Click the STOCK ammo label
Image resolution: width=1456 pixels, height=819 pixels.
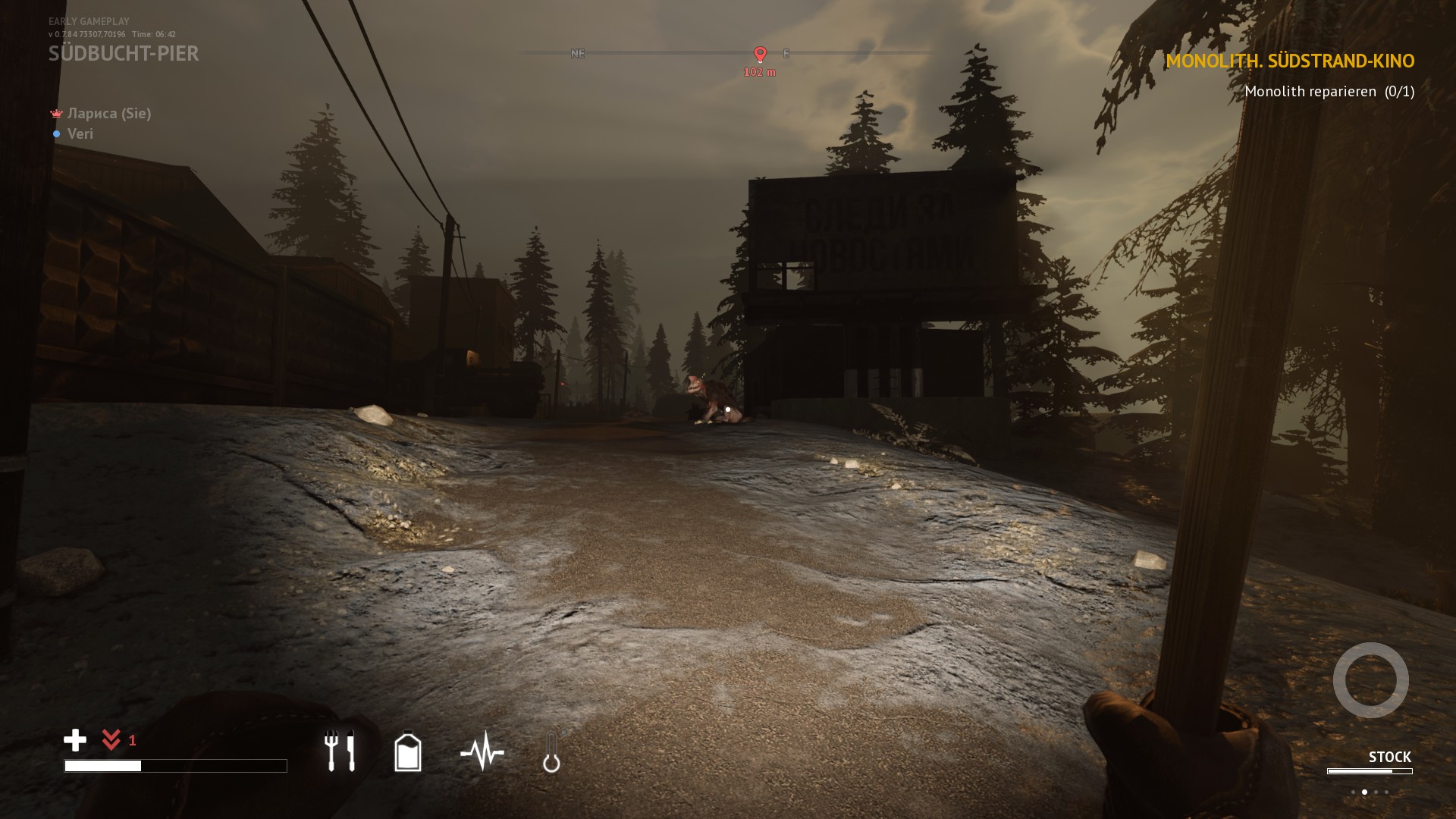coord(1390,756)
